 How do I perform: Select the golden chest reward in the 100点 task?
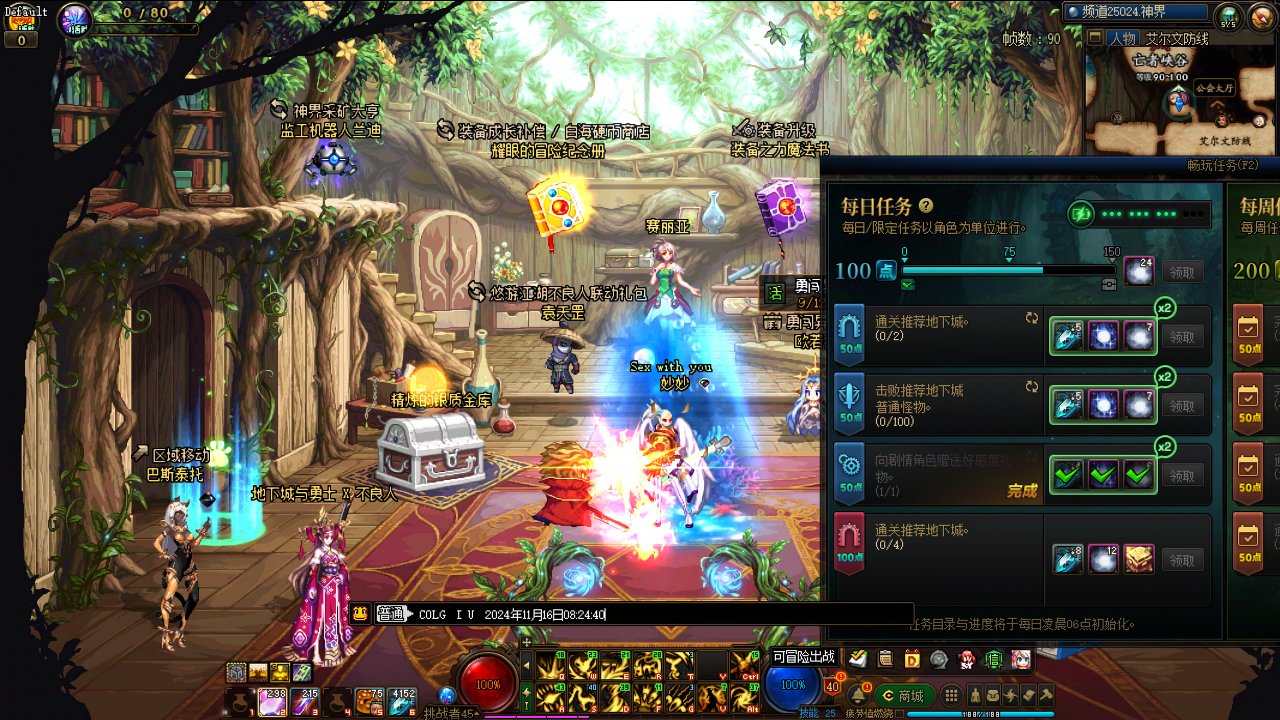tap(1139, 560)
